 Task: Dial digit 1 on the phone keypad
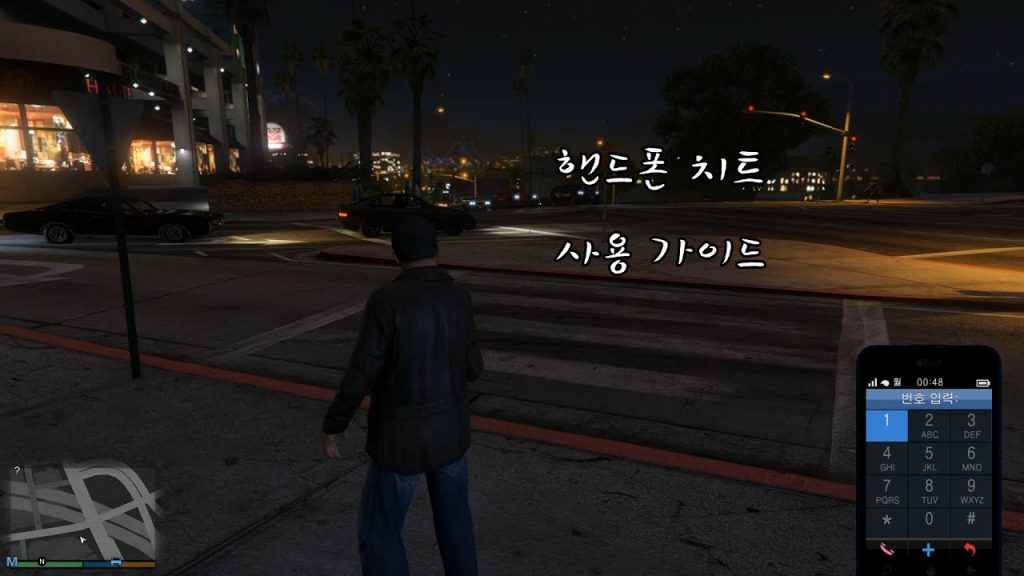[886, 425]
